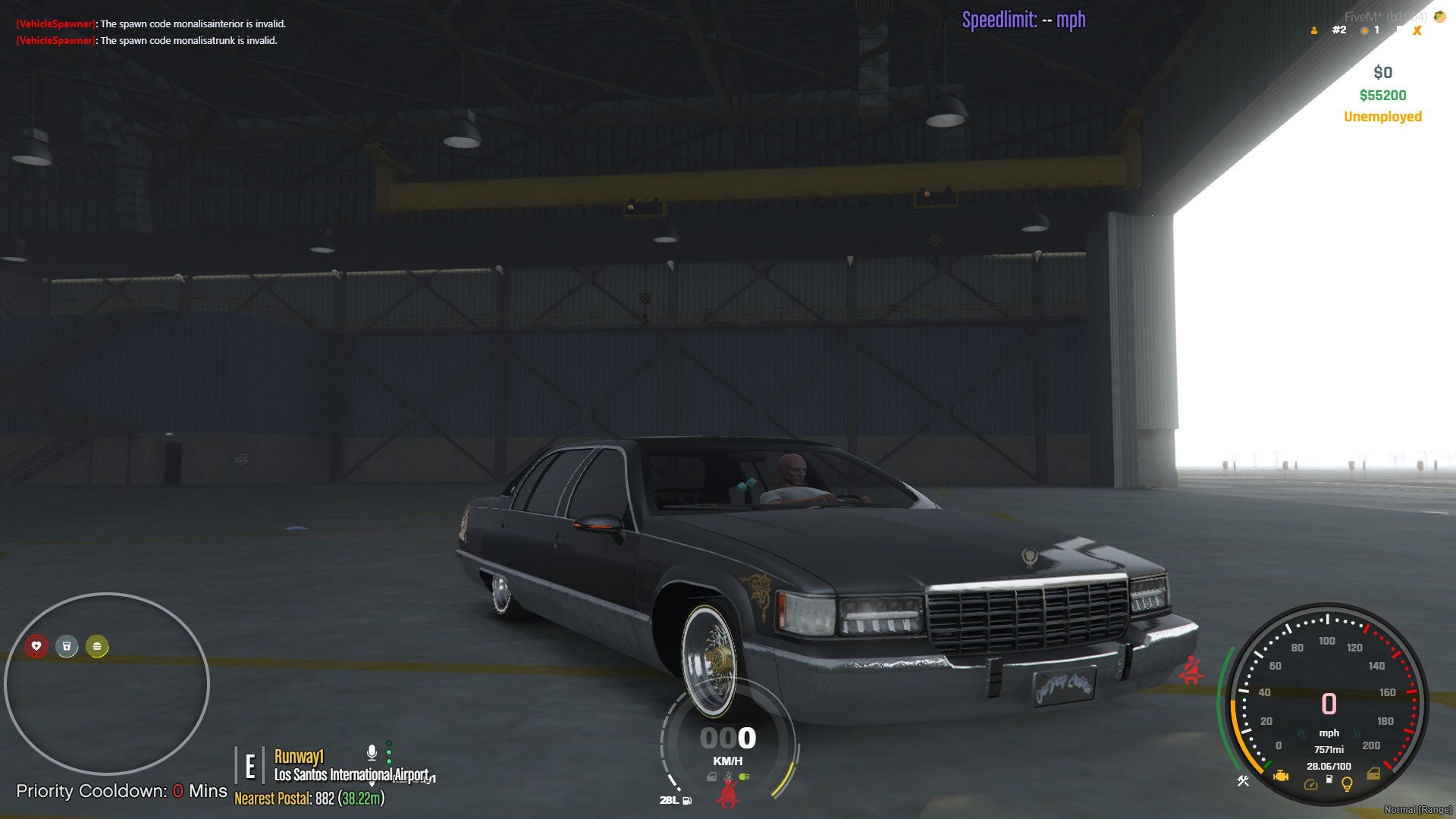Click the fuel pump icon beside 28L
Image resolution: width=1456 pixels, height=819 pixels.
pos(686,801)
